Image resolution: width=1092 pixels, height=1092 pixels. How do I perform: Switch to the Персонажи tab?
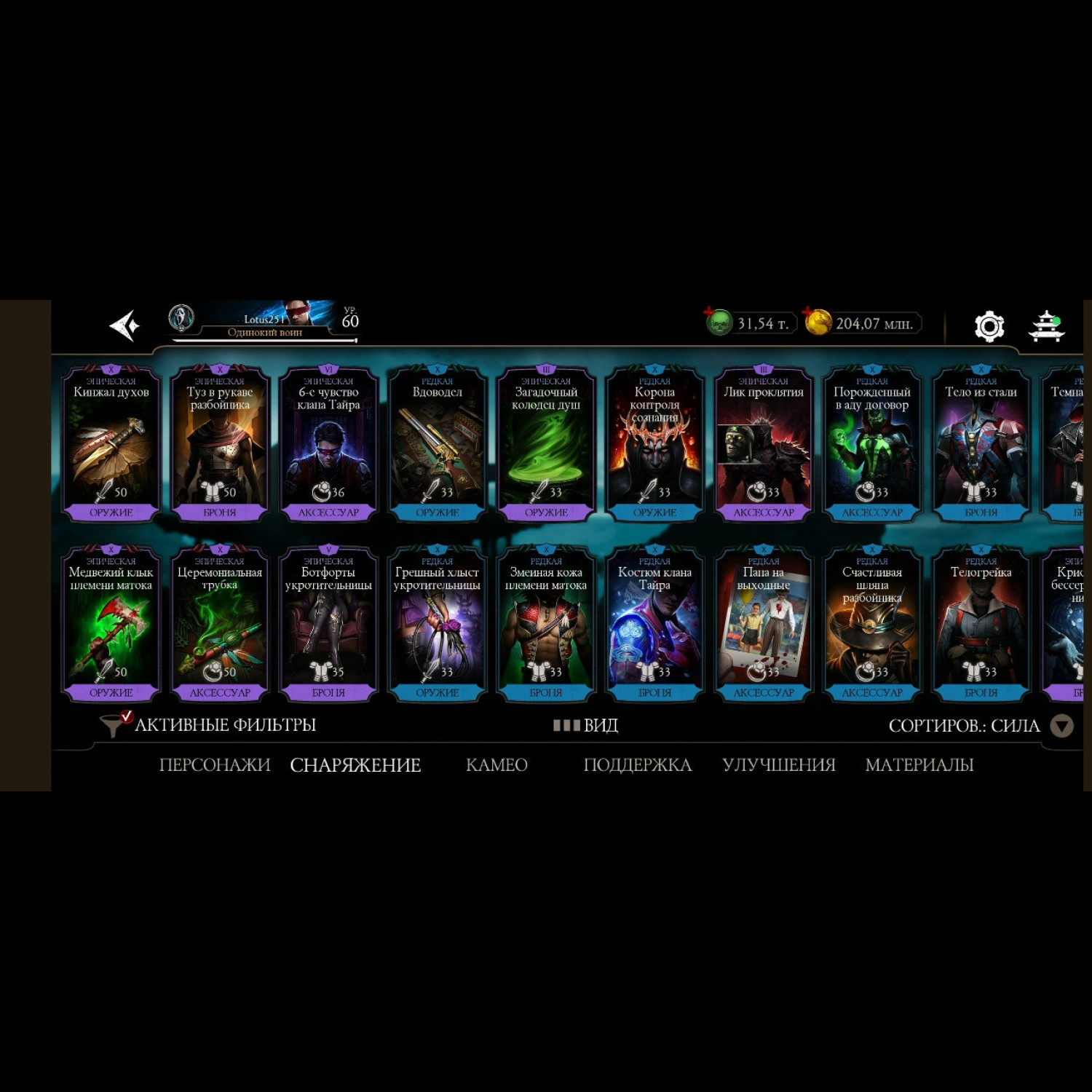[215, 765]
